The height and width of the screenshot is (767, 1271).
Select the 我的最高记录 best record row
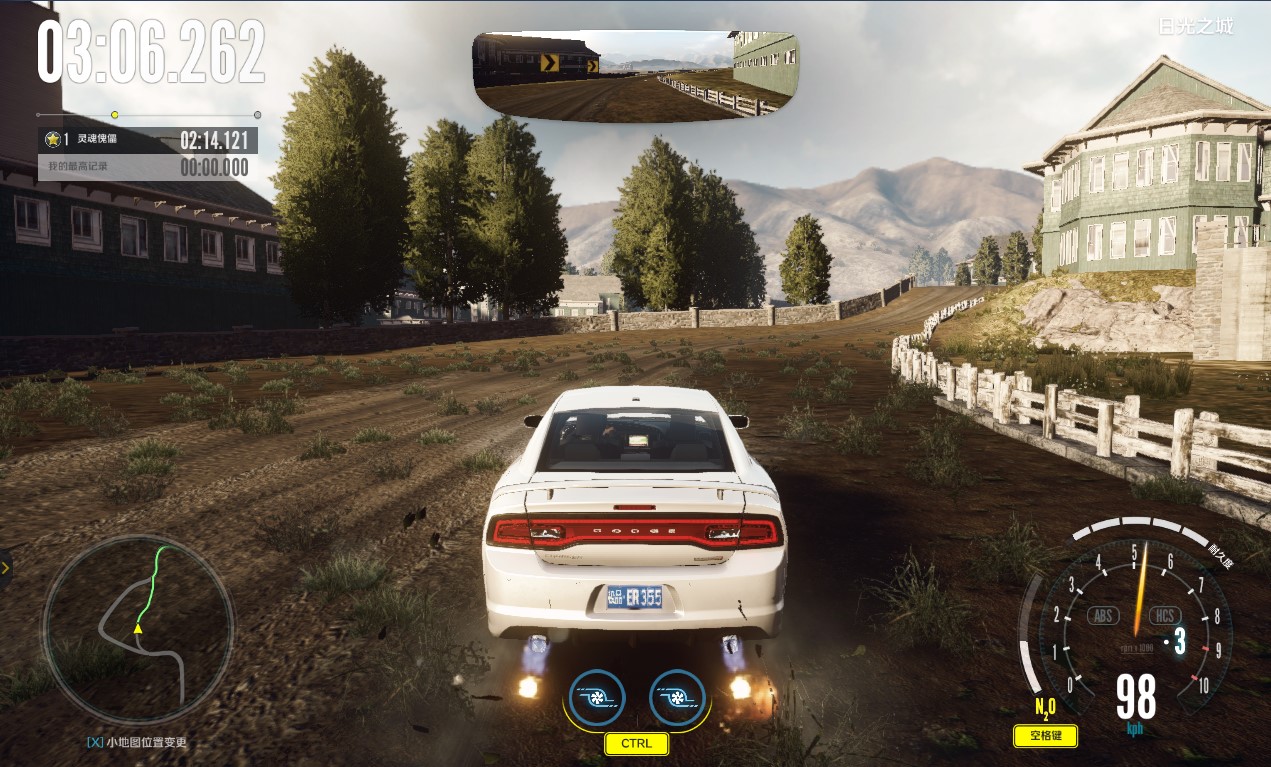pos(147,167)
